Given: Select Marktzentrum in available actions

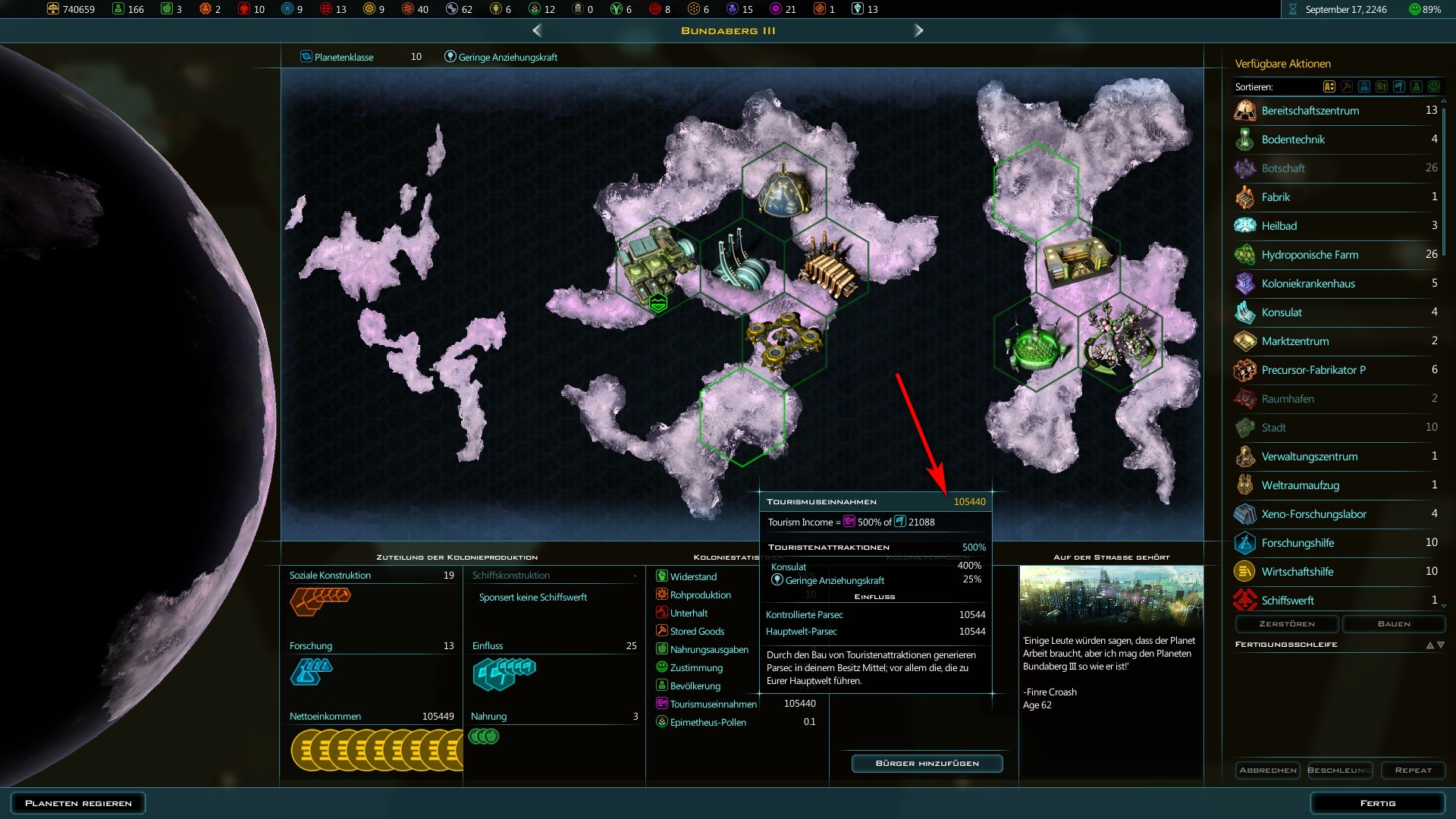Looking at the screenshot, I should [1294, 341].
